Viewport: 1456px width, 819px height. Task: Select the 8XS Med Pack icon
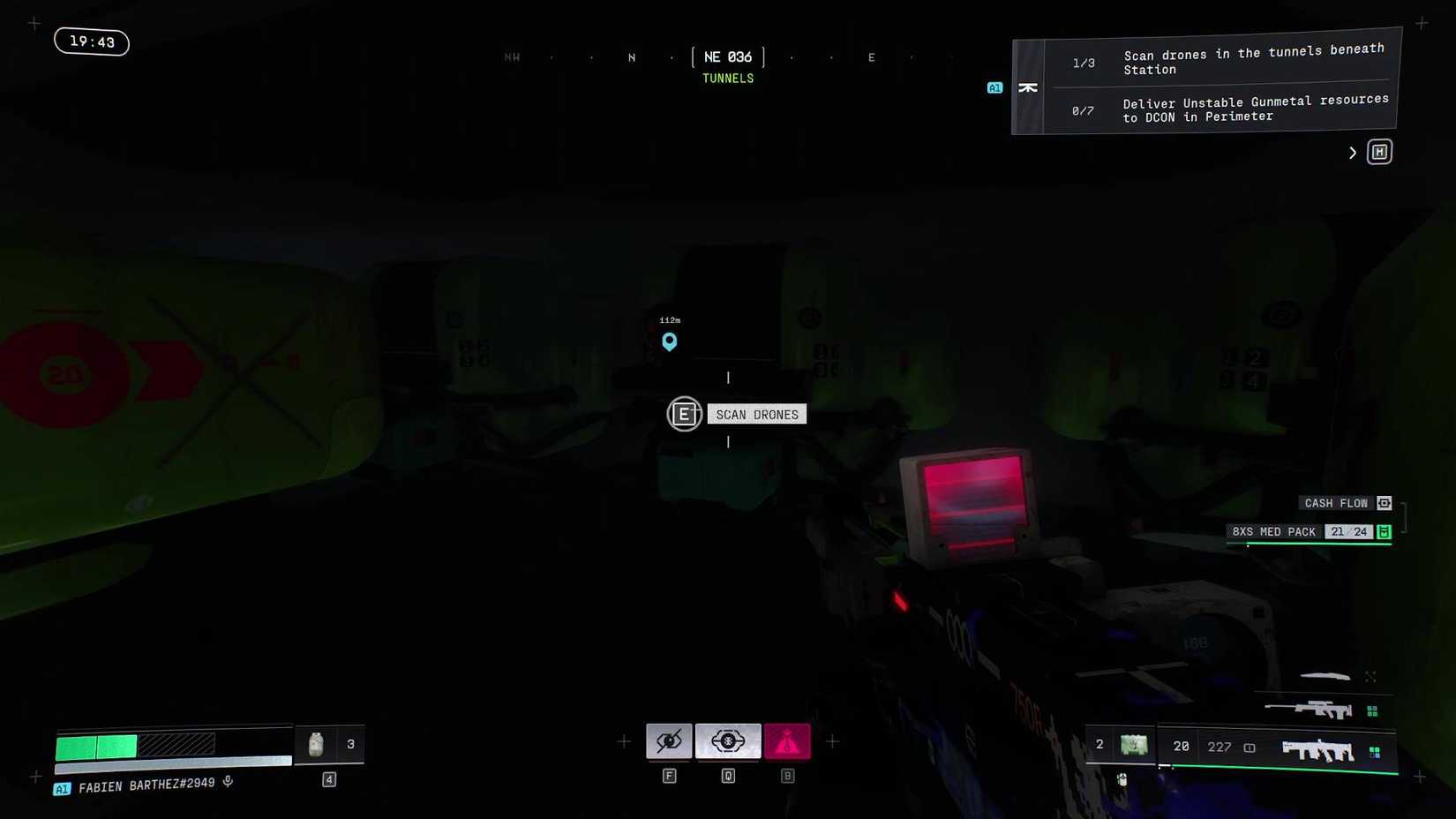coord(1273,532)
